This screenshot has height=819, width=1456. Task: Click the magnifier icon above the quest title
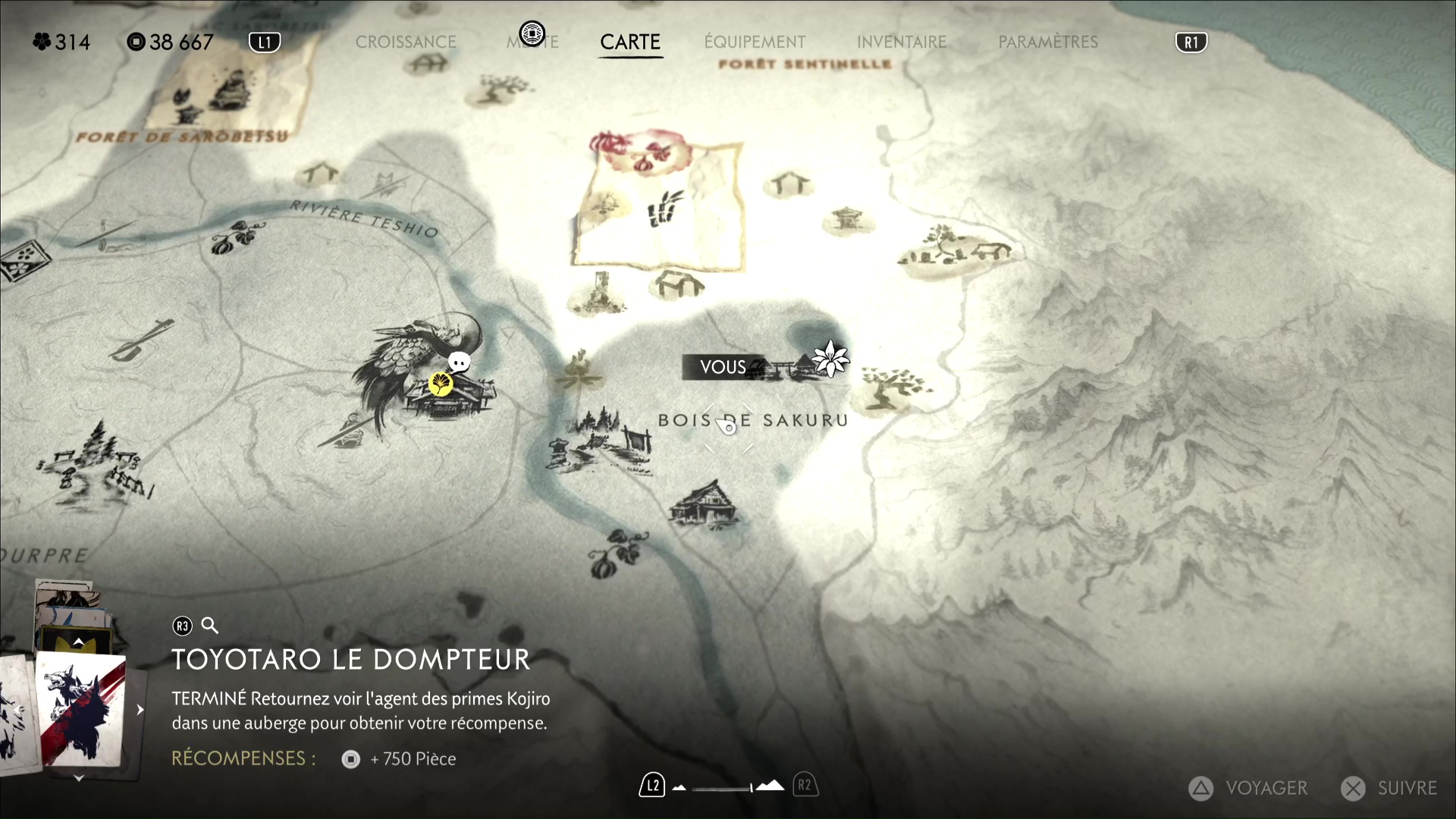tap(210, 626)
